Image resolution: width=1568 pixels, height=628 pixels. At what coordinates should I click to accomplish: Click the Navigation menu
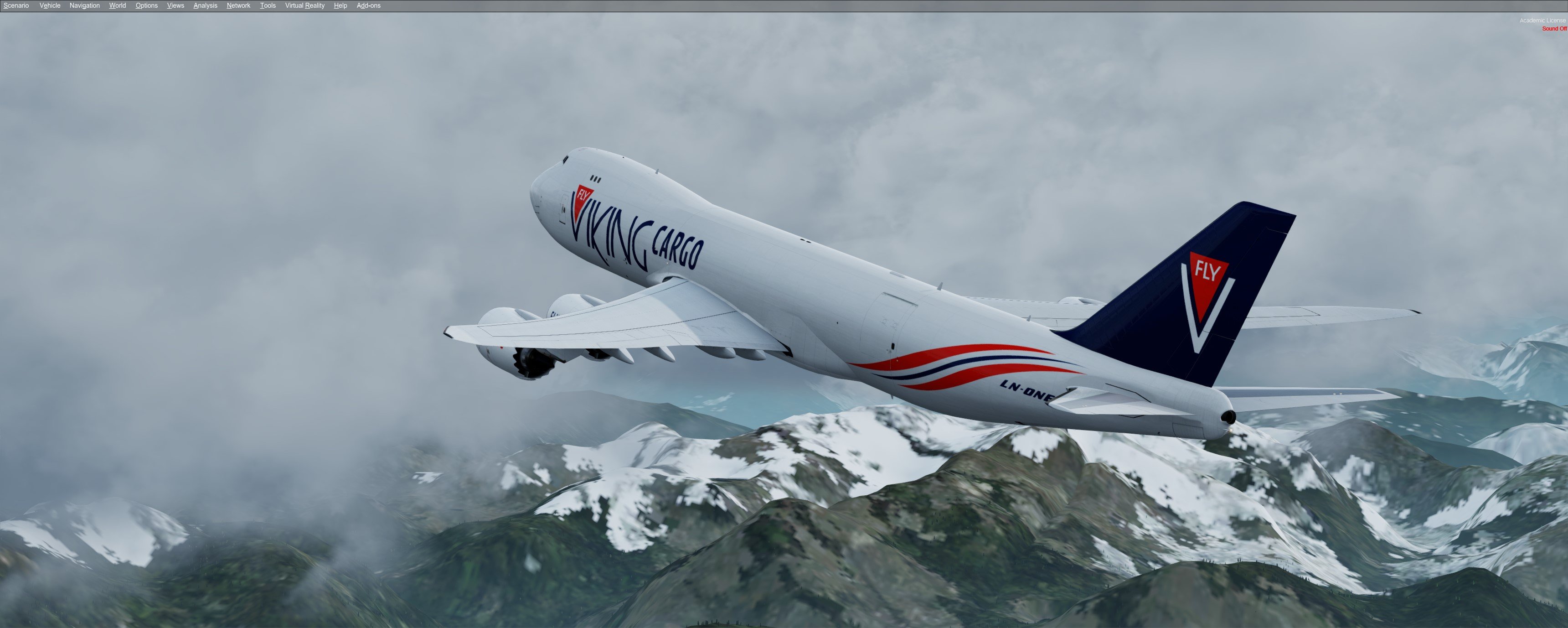pyautogui.click(x=85, y=5)
